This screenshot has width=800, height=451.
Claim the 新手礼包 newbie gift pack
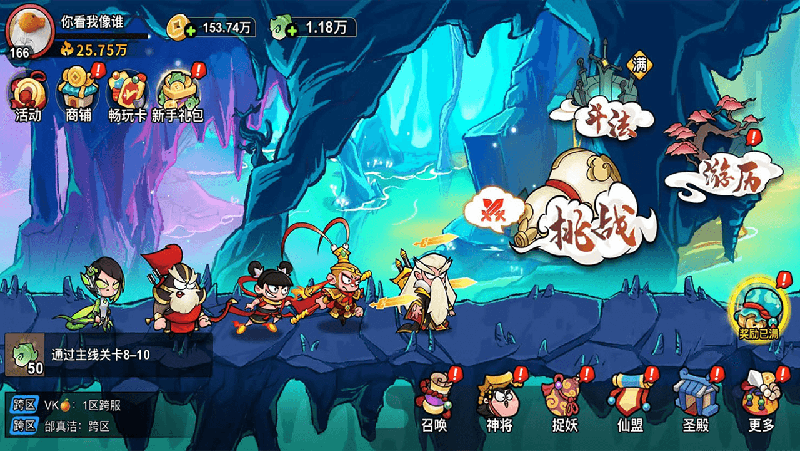tap(178, 94)
